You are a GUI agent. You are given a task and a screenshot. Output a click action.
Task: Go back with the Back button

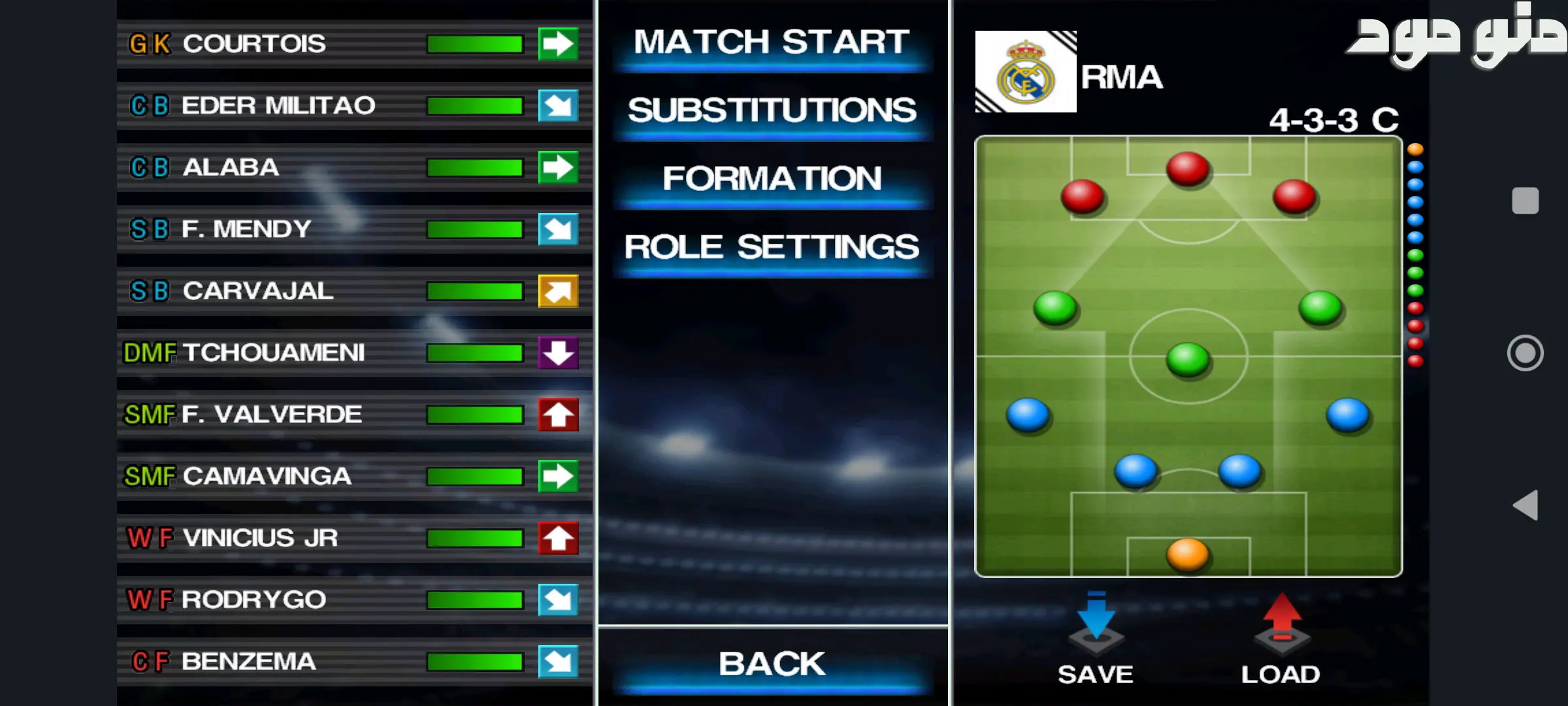pyautogui.click(x=772, y=664)
